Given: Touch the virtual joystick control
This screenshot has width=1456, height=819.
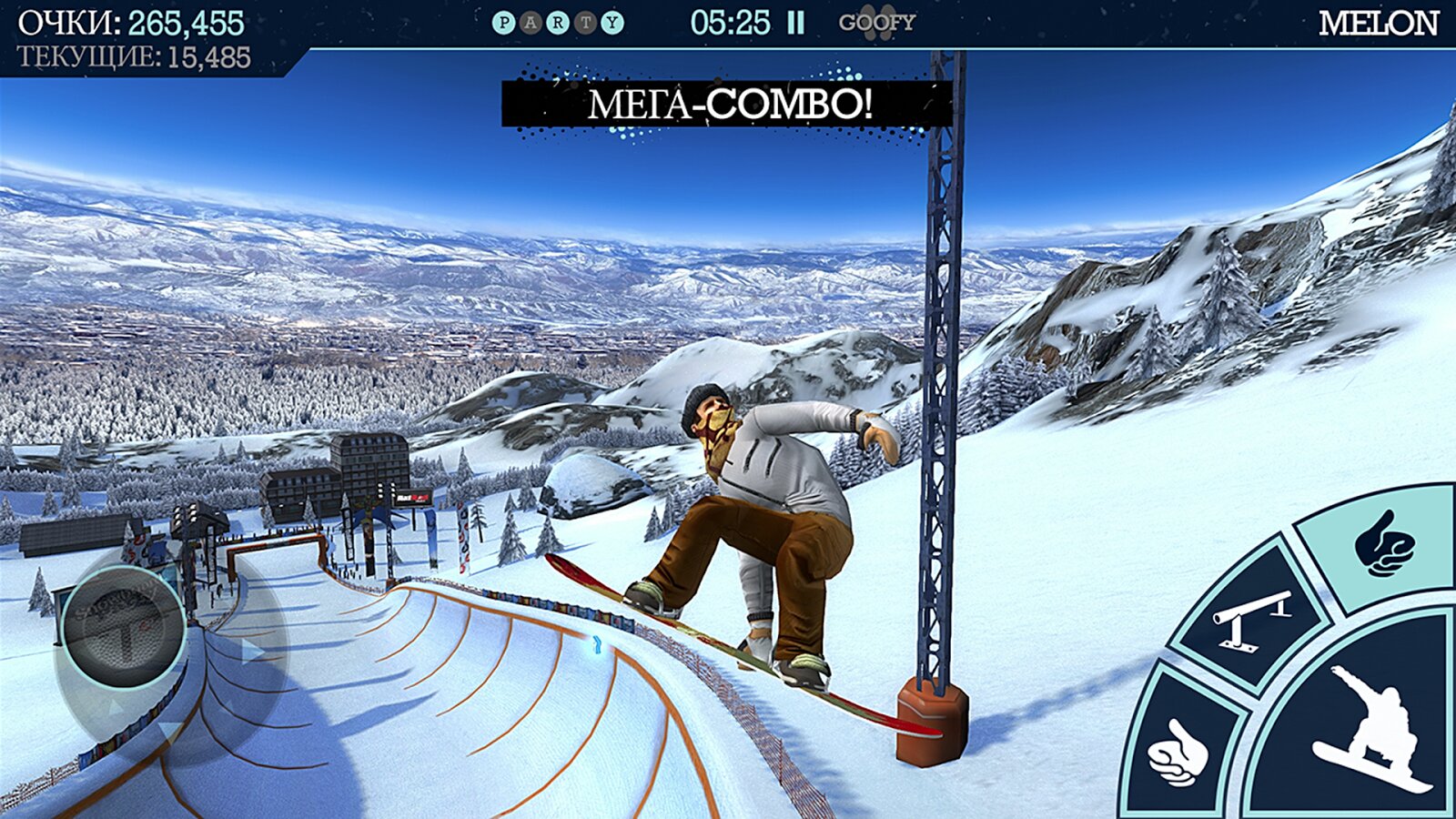Looking at the screenshot, I should pos(123,624).
